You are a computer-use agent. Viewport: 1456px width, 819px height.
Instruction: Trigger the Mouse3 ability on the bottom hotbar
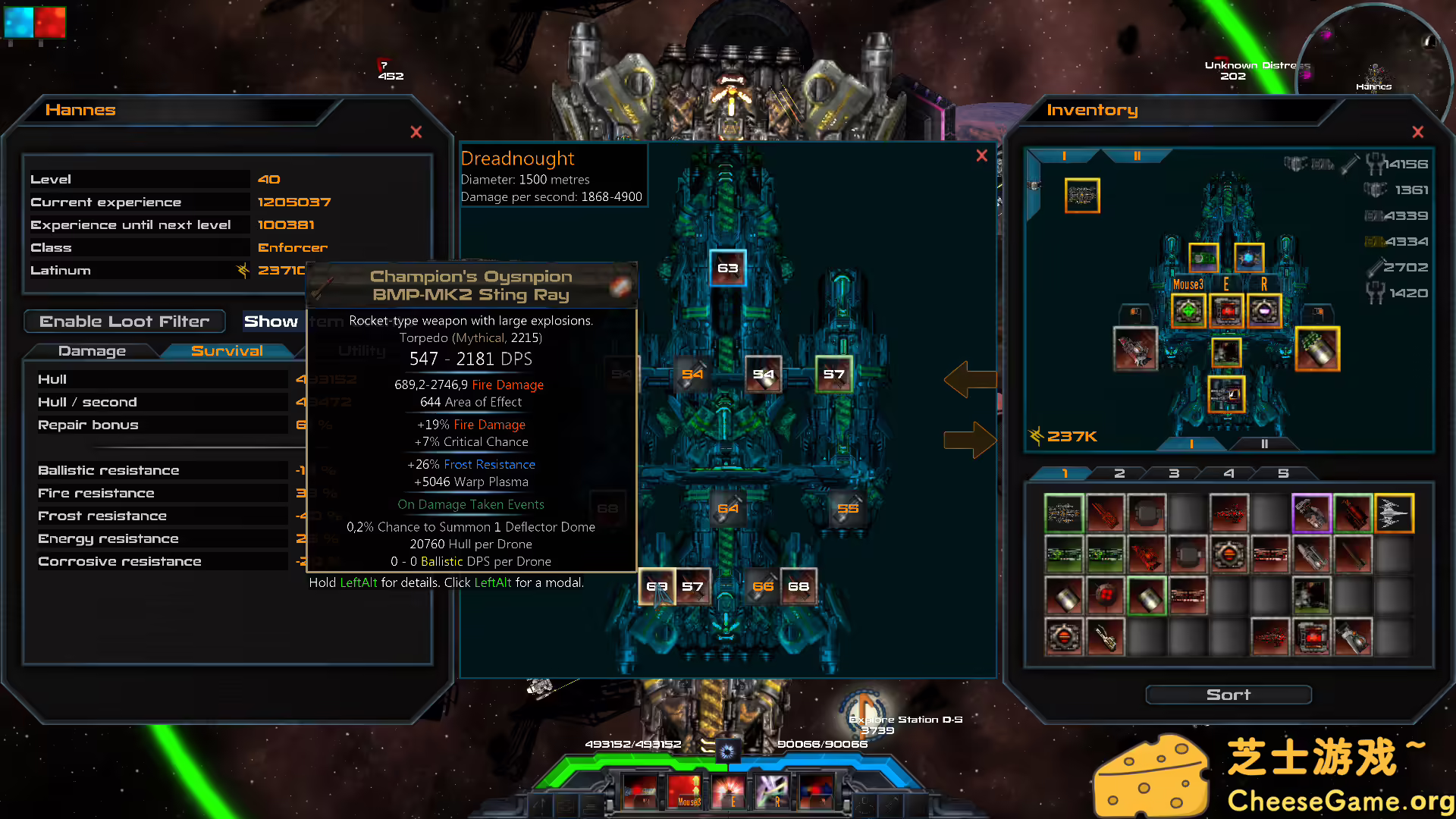tap(685, 791)
